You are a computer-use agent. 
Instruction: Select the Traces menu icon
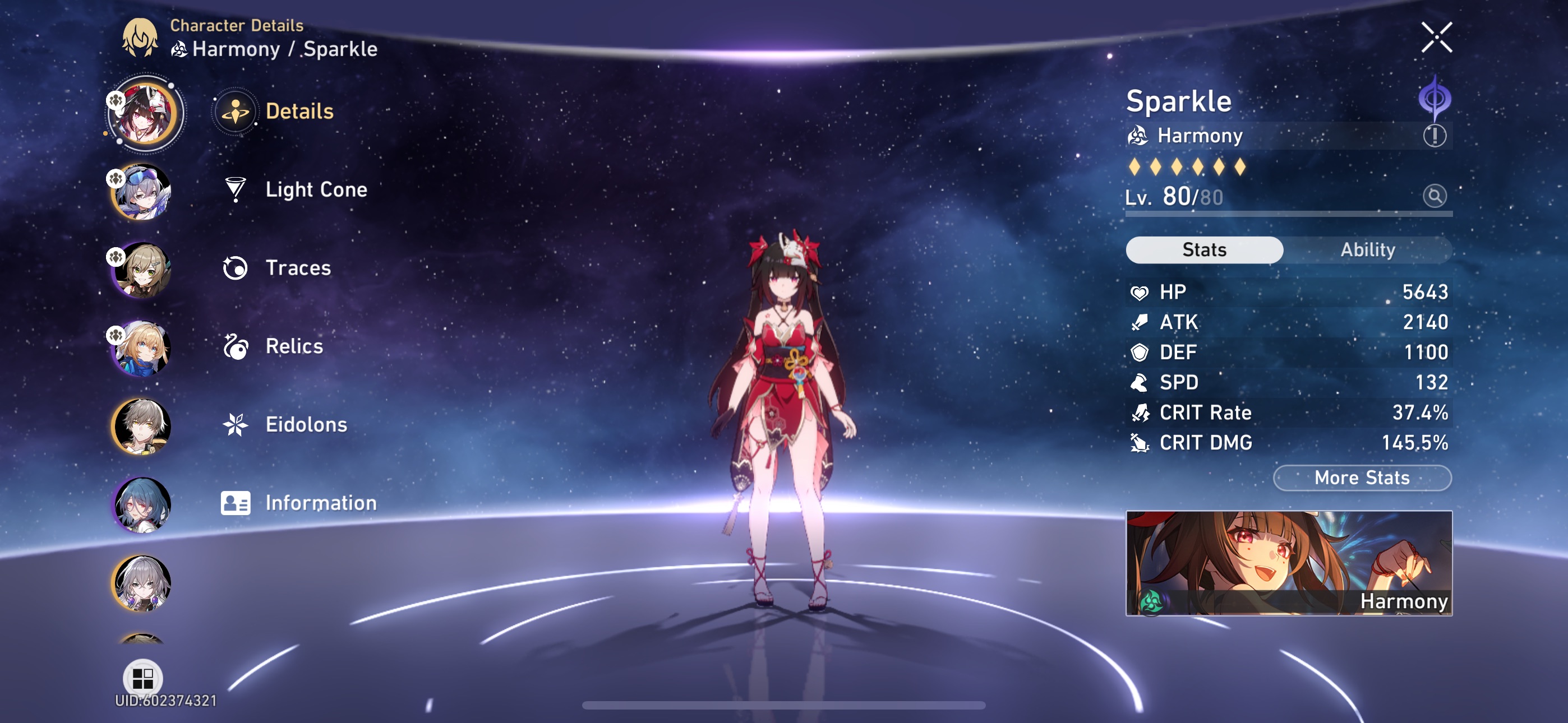(x=236, y=268)
